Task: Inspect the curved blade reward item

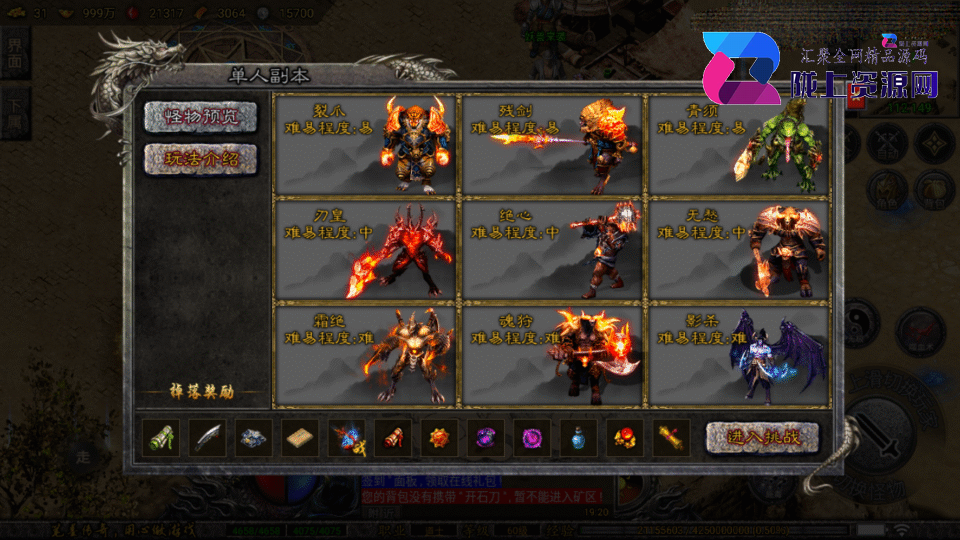Action: tap(208, 438)
